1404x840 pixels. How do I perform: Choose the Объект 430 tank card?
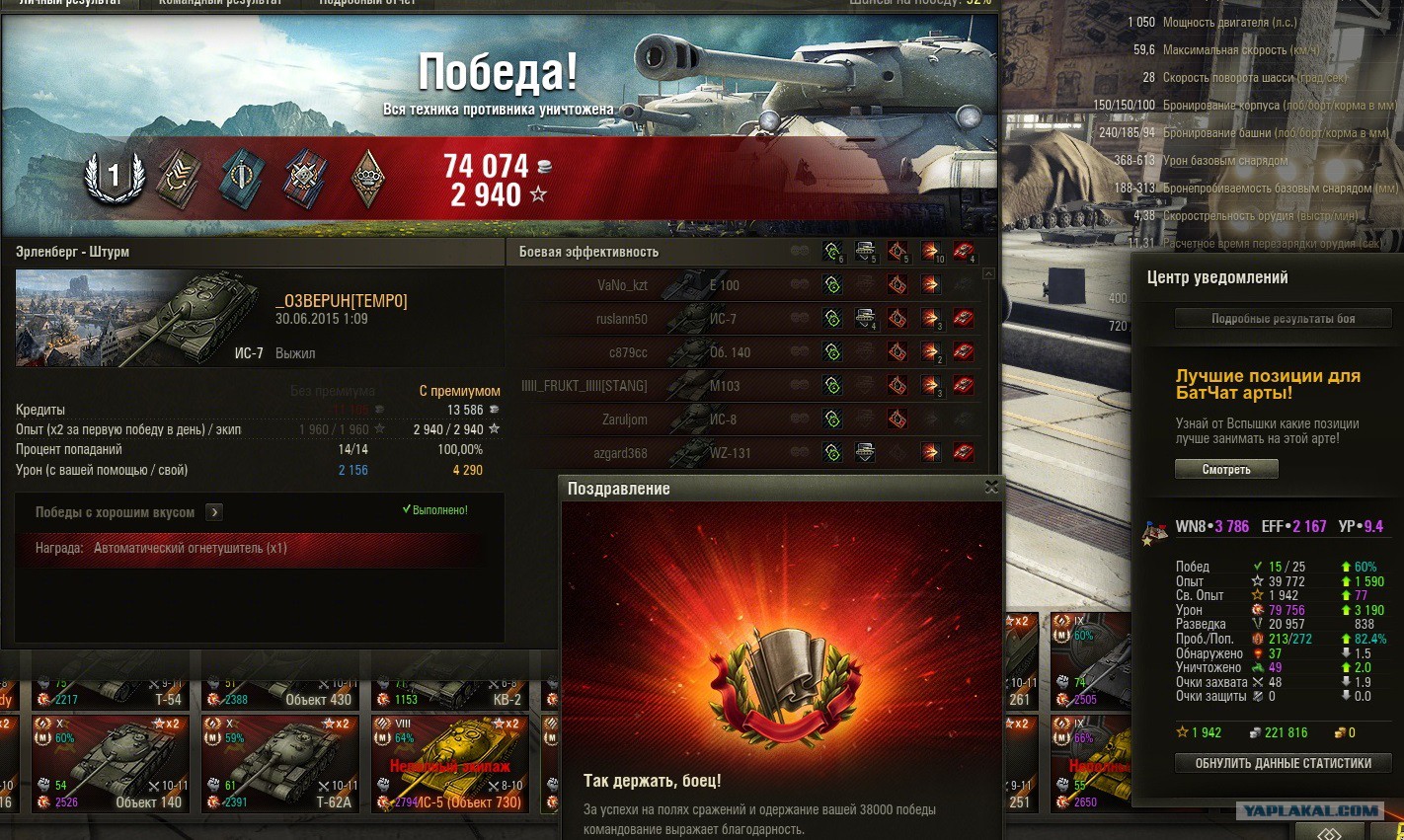coord(281,686)
